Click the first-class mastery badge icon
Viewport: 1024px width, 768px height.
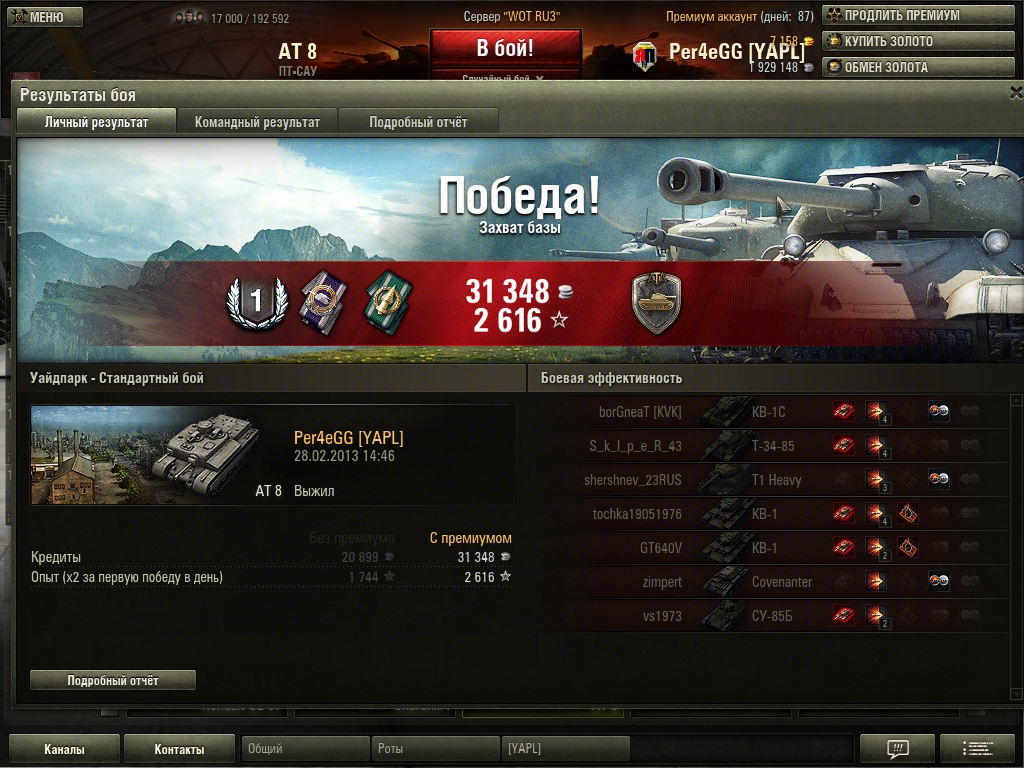(254, 301)
